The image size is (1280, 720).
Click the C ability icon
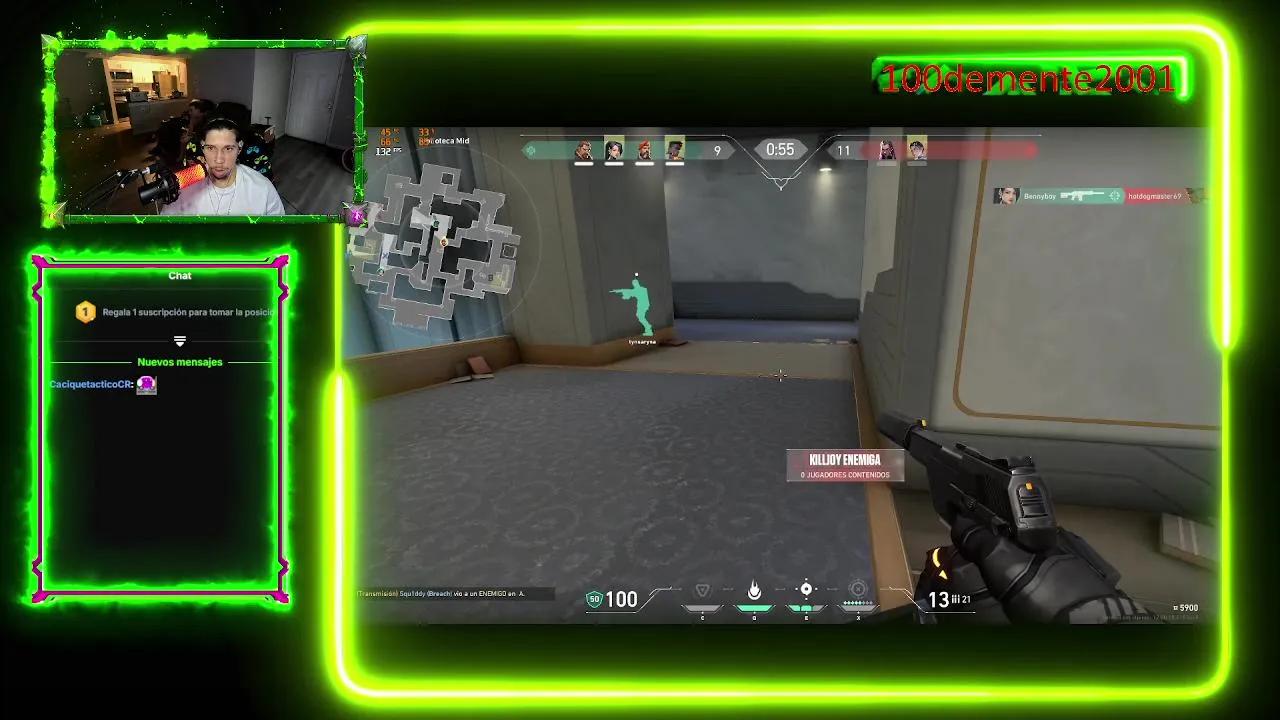pos(702,588)
